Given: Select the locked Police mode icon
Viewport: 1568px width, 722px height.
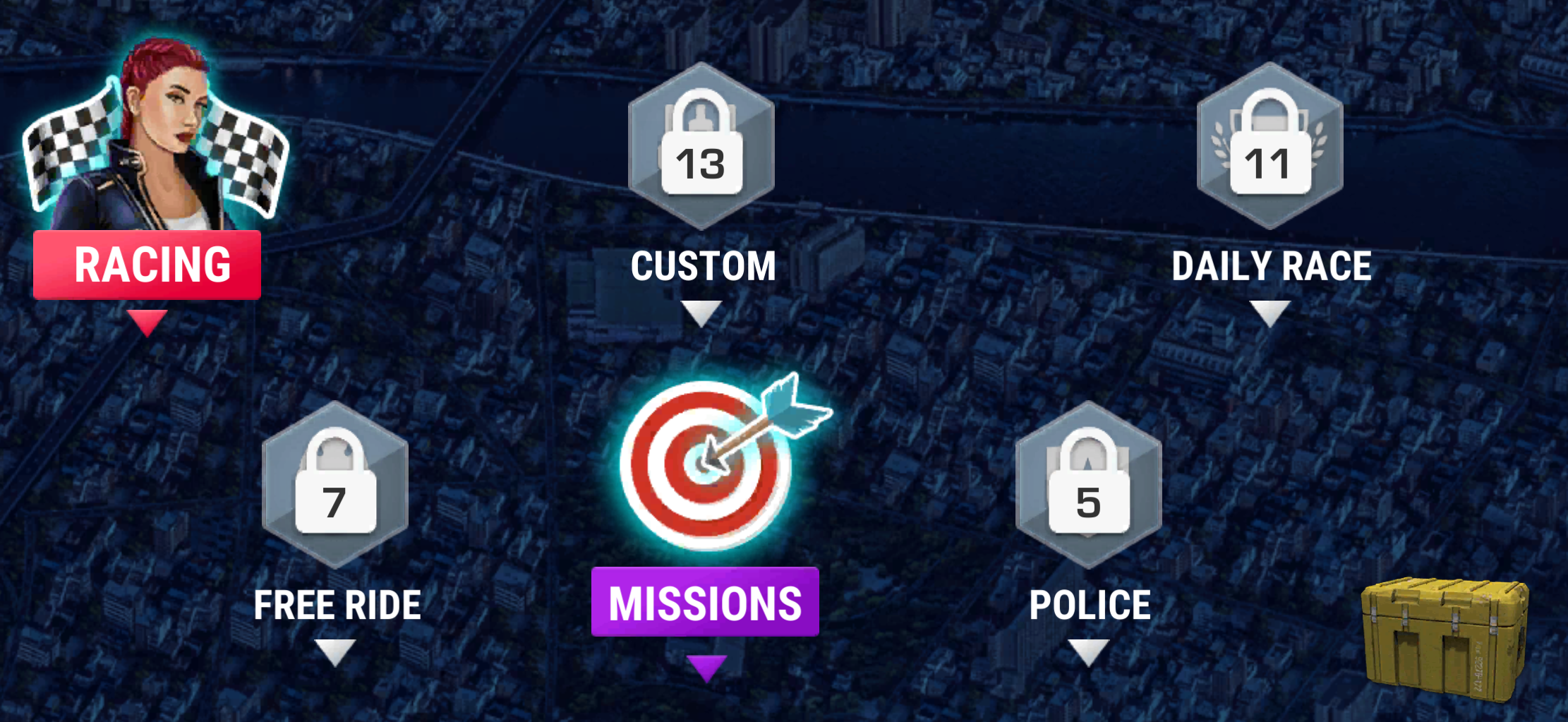Looking at the screenshot, I should [1090, 483].
